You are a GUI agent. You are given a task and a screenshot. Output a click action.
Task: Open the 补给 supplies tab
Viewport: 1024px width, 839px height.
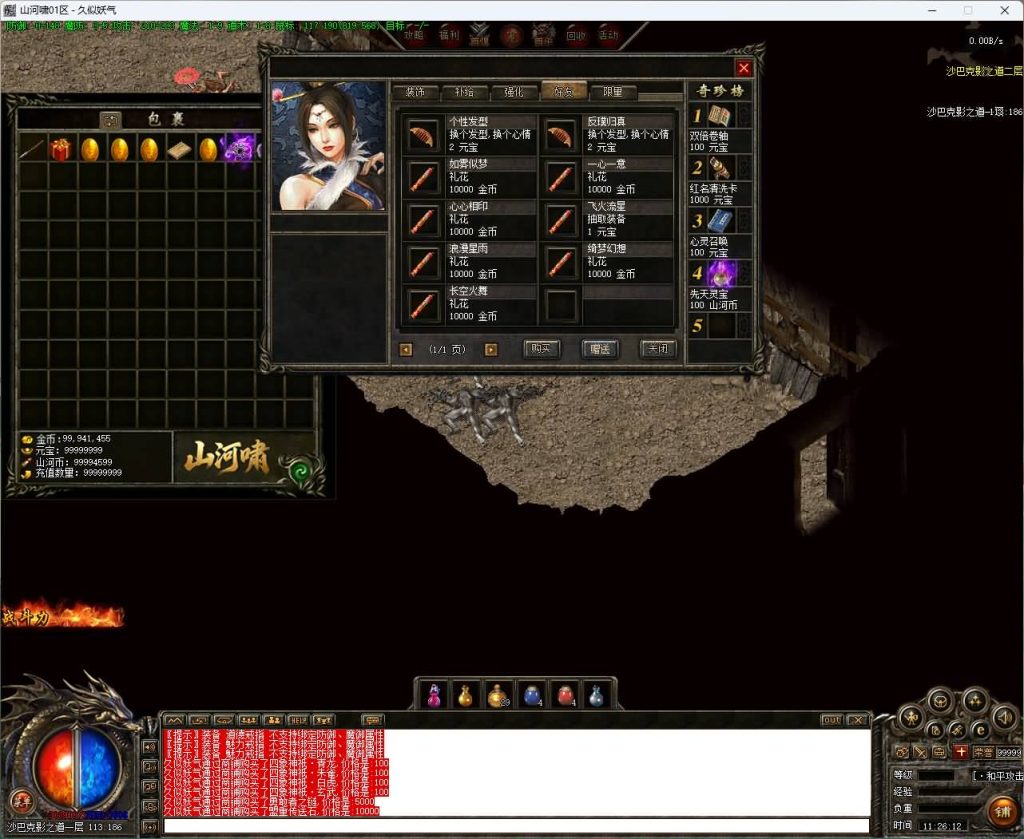click(464, 92)
